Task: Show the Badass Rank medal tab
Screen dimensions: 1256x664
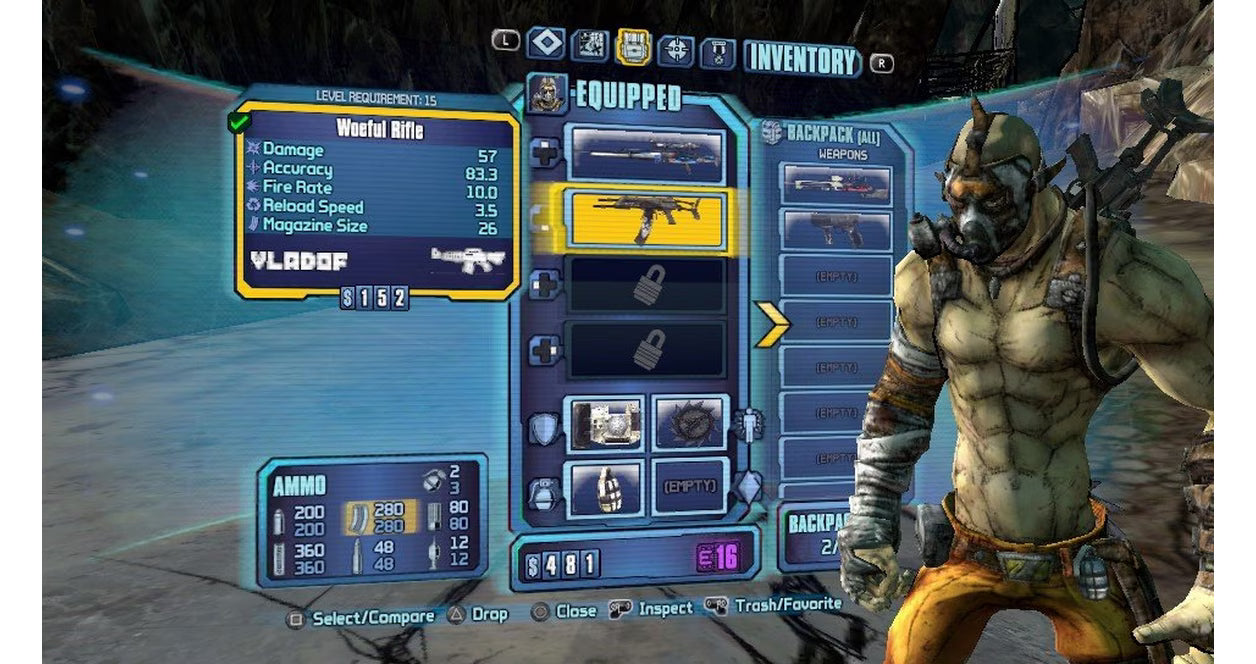Action: pyautogui.click(x=718, y=51)
